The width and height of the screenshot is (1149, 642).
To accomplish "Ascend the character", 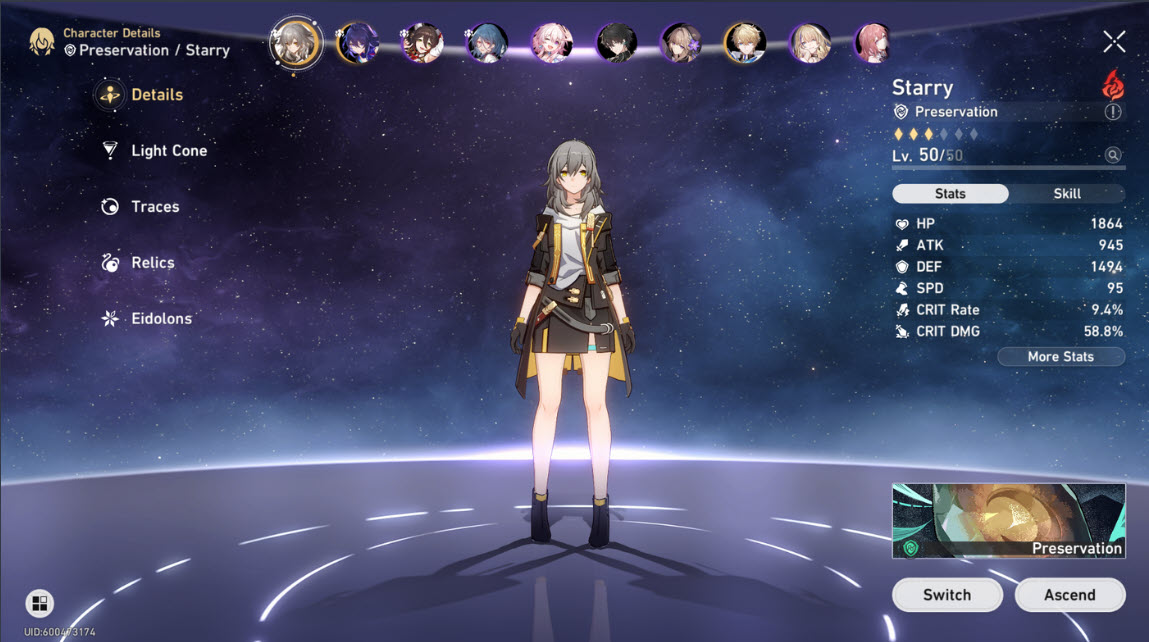I will click(1069, 595).
